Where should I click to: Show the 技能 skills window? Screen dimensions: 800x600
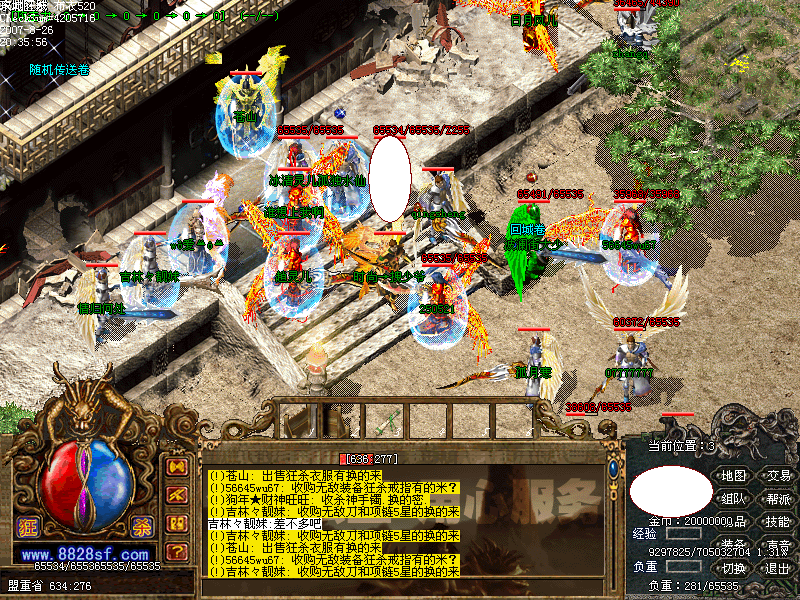pyautogui.click(x=778, y=522)
